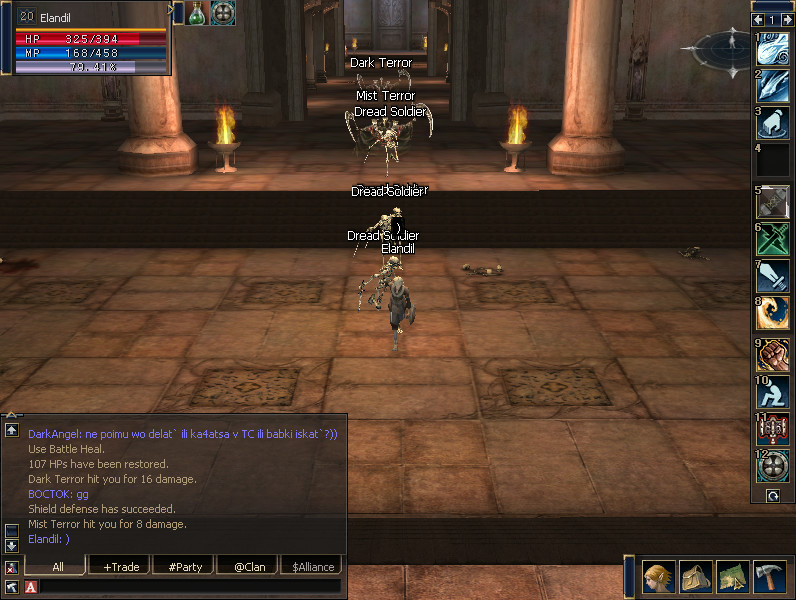Activate the skill in shortcut slot 1
The height and width of the screenshot is (600, 796).
click(773, 51)
